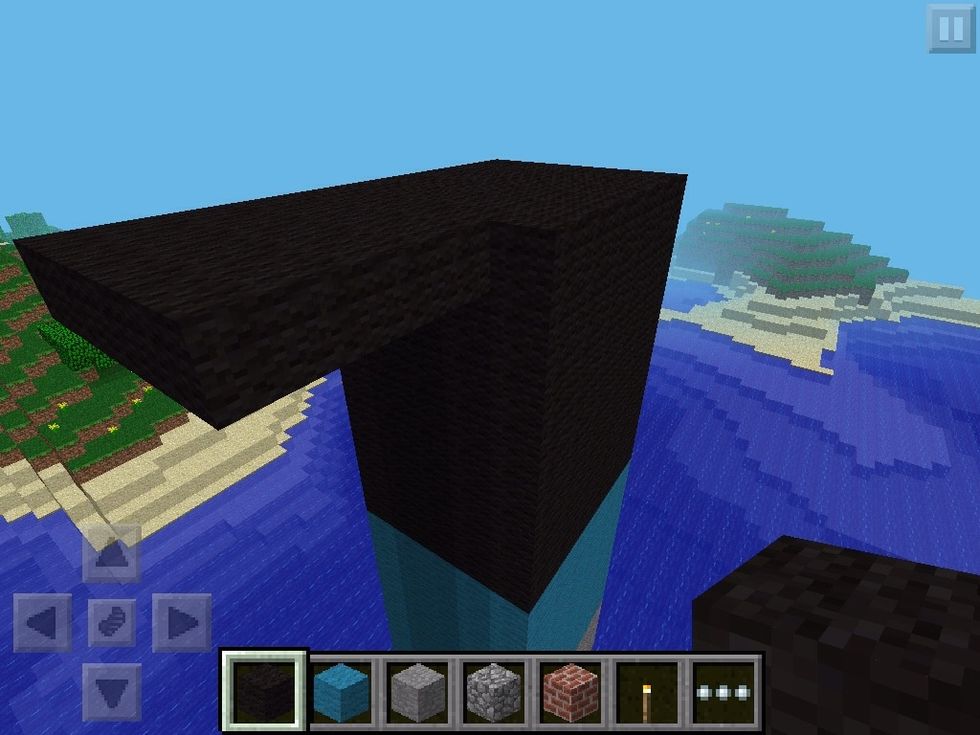Select the cobblestone block in the hotbar
Viewport: 980px width, 735px height.
pyautogui.click(x=494, y=691)
